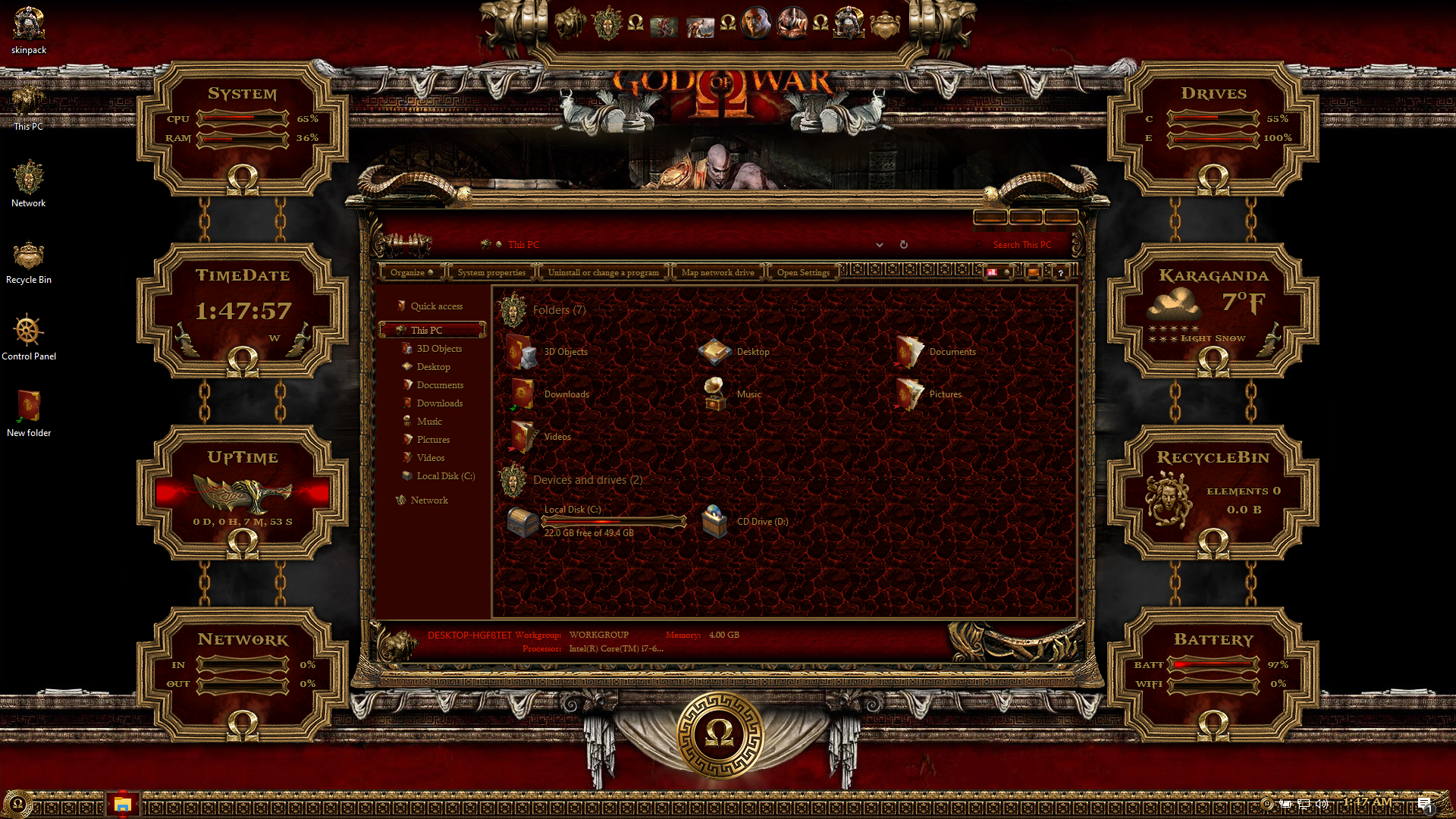Refresh the This PC address bar
This screenshot has width=1456, height=819.
click(x=903, y=245)
